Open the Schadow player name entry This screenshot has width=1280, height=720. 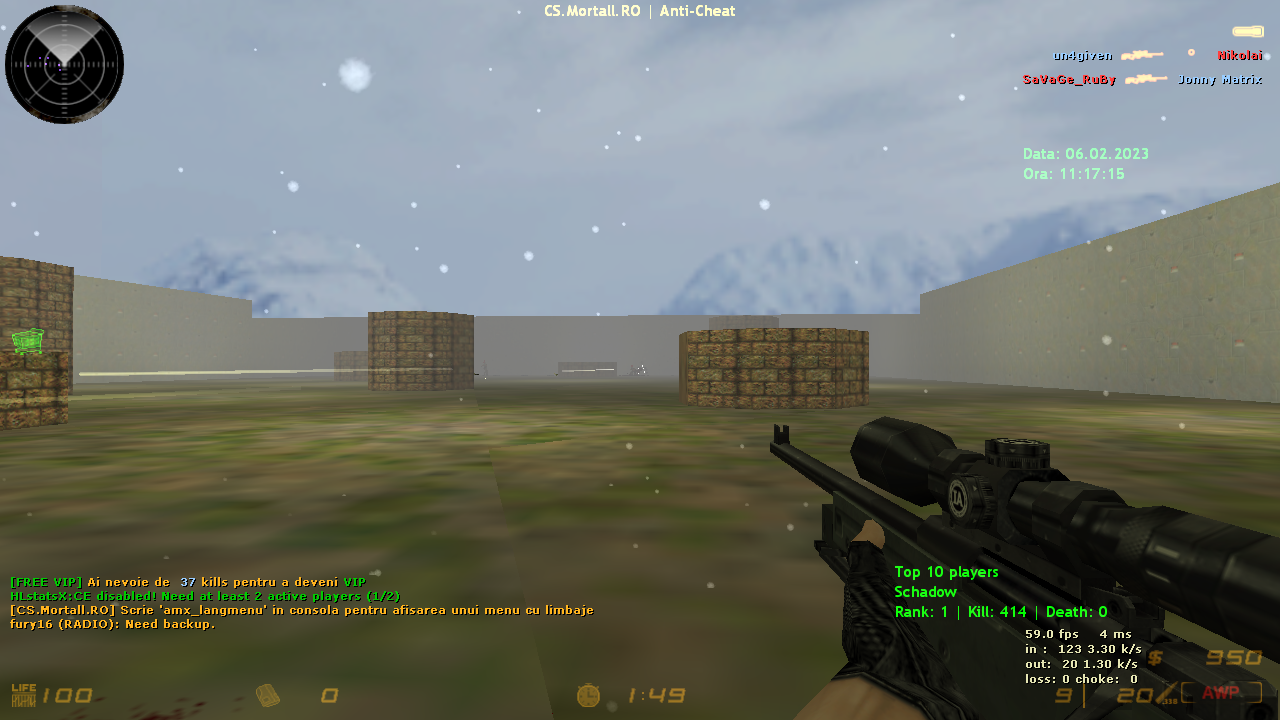click(x=925, y=592)
